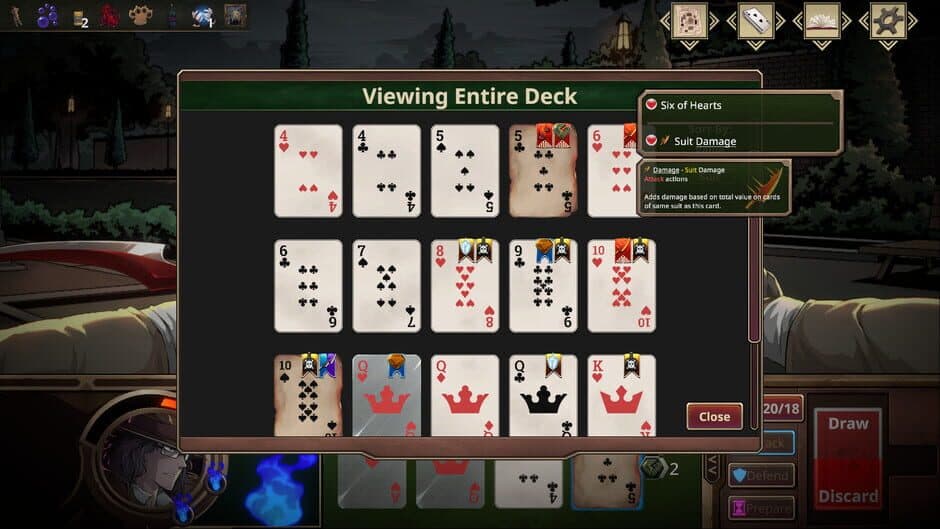940x529 pixels.
Task: Click the Defend action button
Action: 761,475
